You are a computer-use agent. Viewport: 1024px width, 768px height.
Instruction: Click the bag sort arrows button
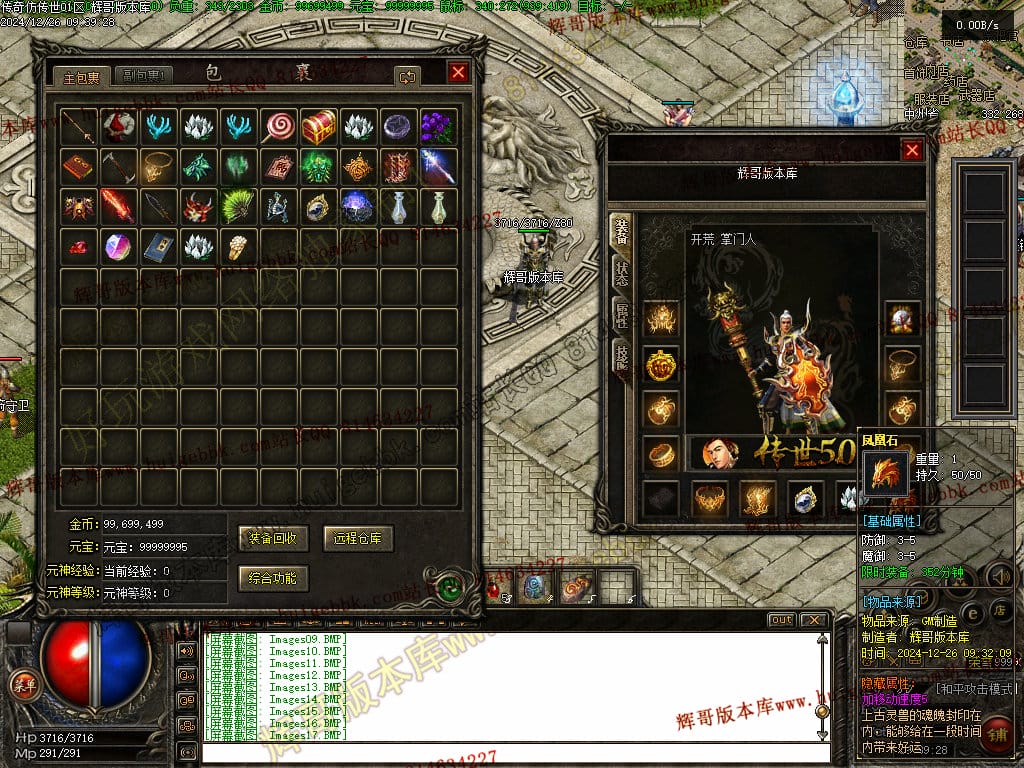[x=407, y=76]
